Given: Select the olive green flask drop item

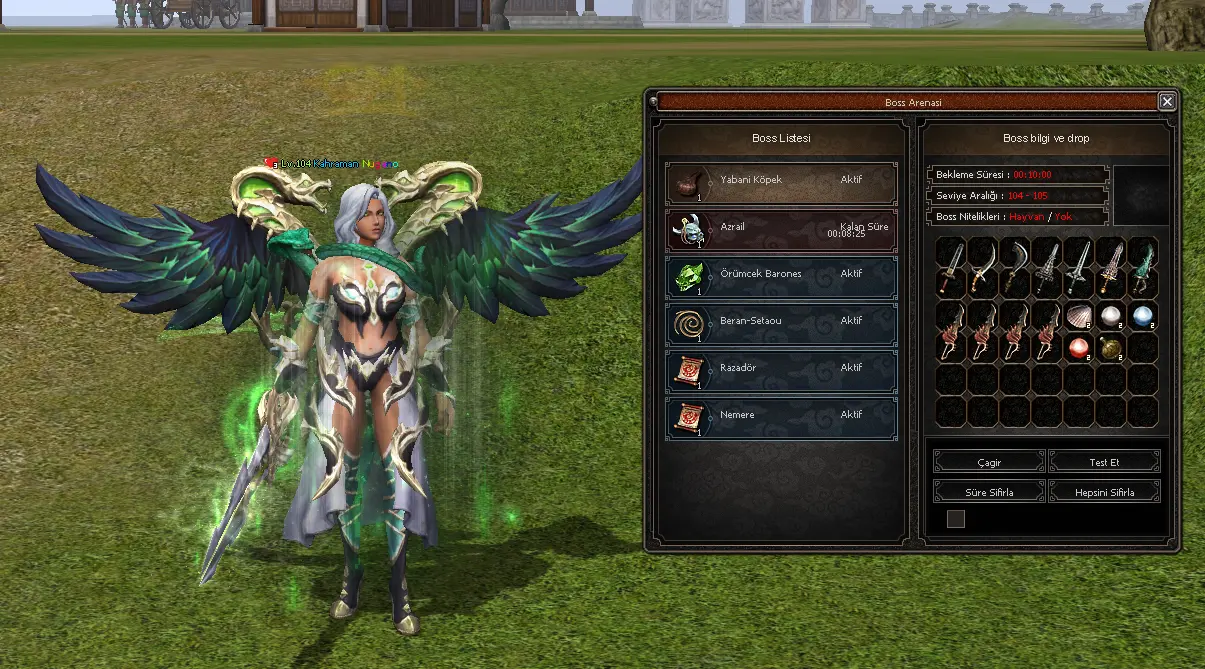Looking at the screenshot, I should coord(1110,348).
